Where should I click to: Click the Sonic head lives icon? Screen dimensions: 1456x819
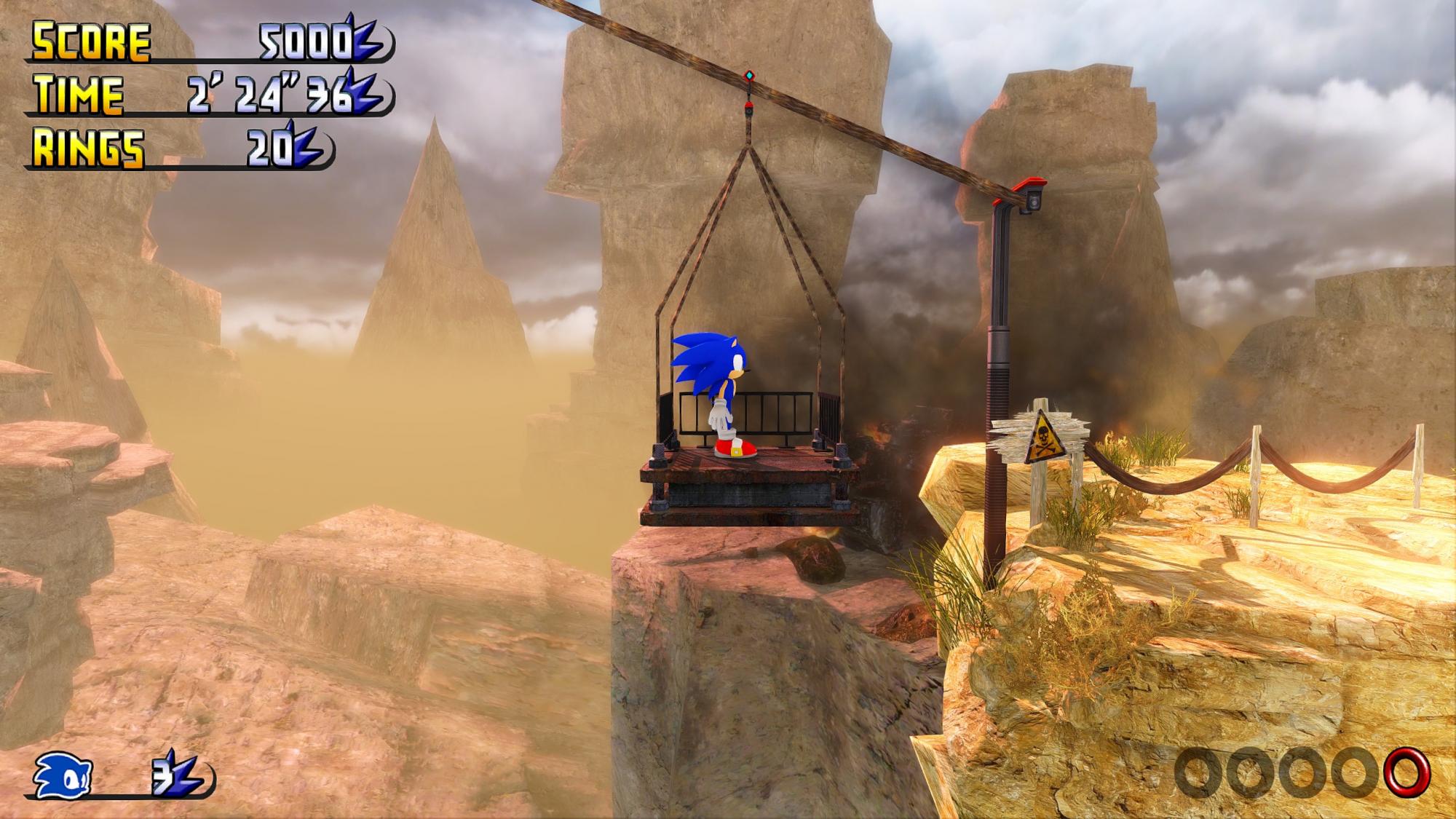click(x=64, y=774)
